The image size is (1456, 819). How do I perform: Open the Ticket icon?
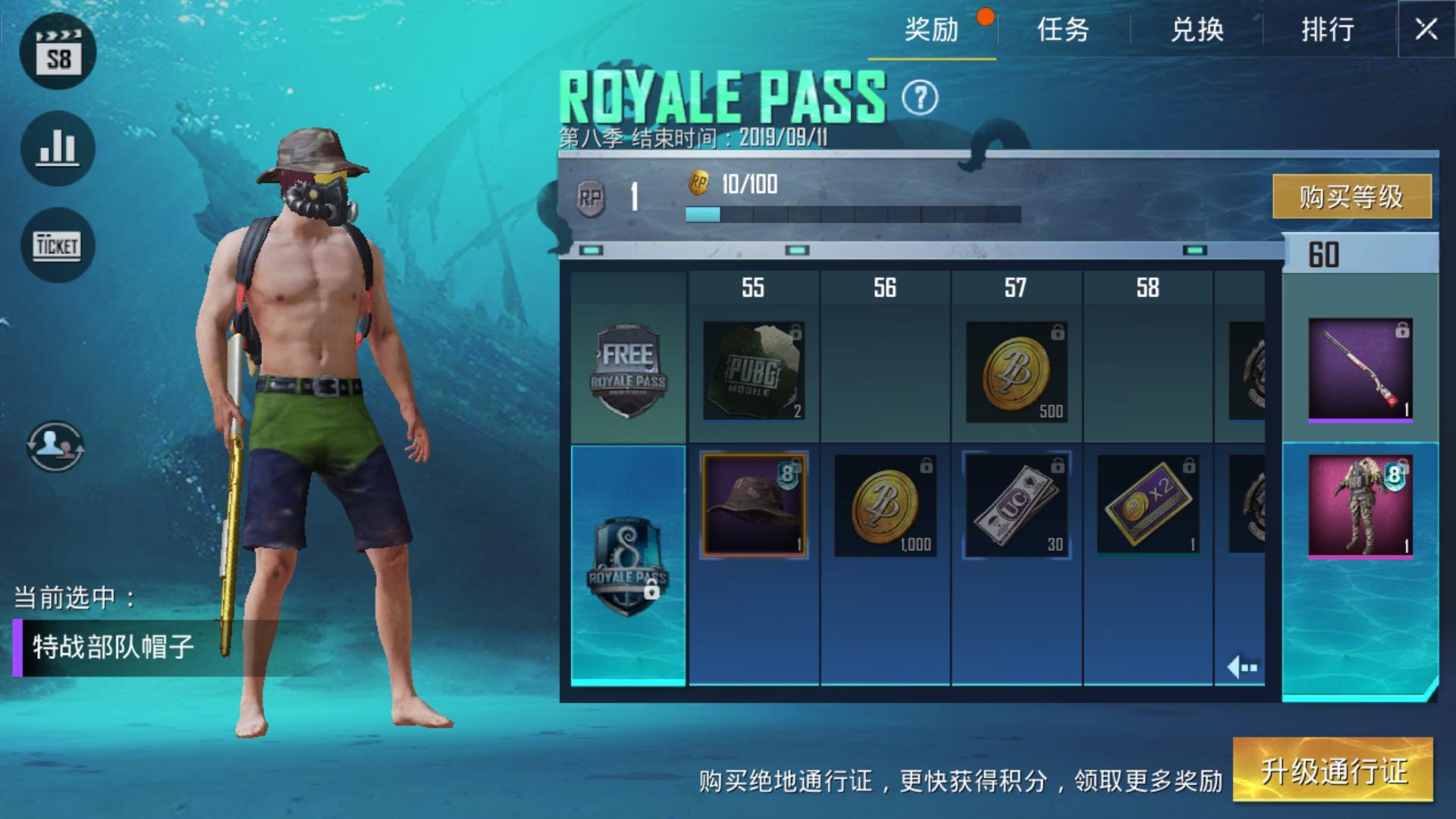pyautogui.click(x=58, y=245)
